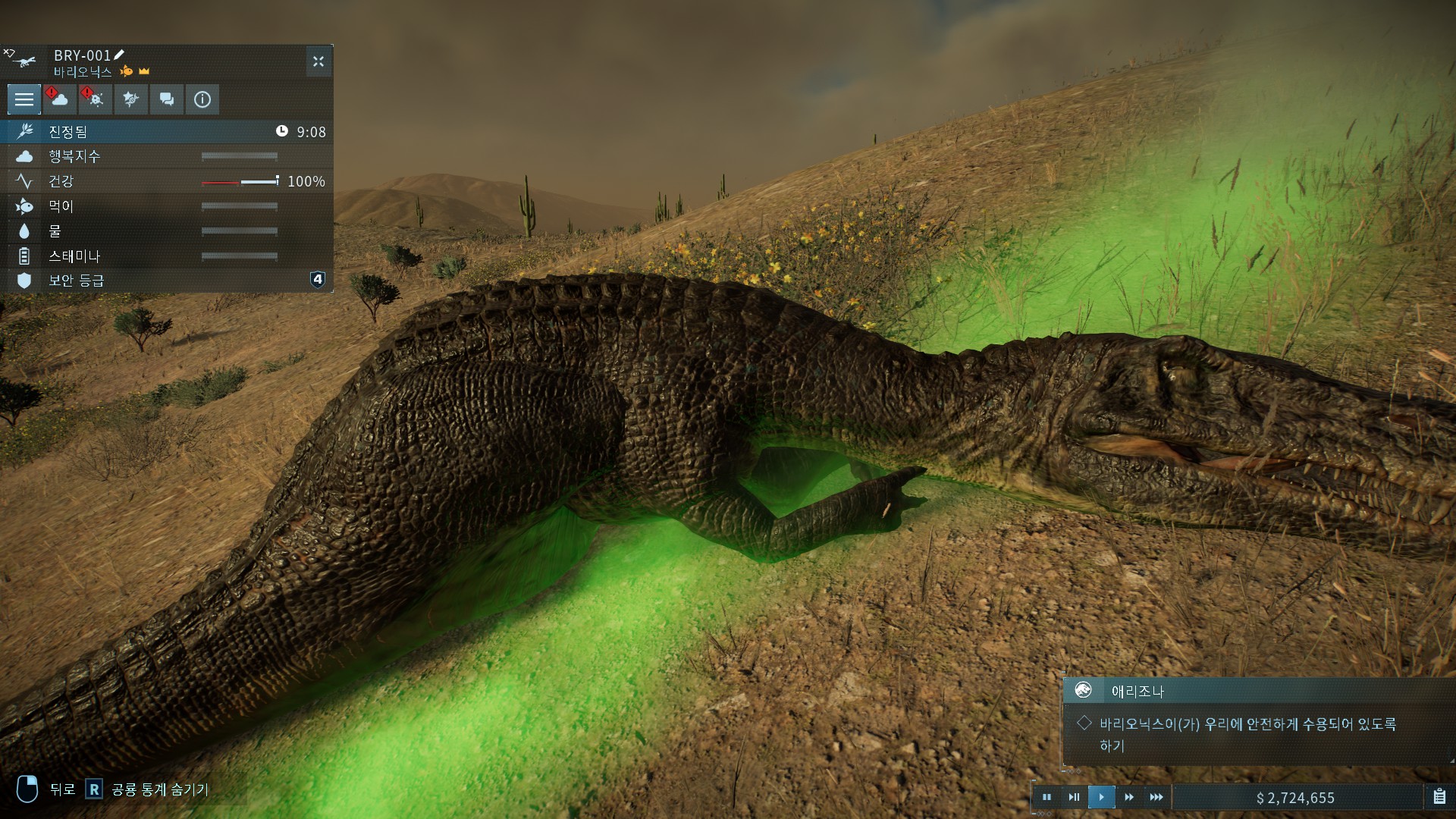Image resolution: width=1456 pixels, height=819 pixels.
Task: Open the genome DNA traits tab
Action: tap(130, 99)
